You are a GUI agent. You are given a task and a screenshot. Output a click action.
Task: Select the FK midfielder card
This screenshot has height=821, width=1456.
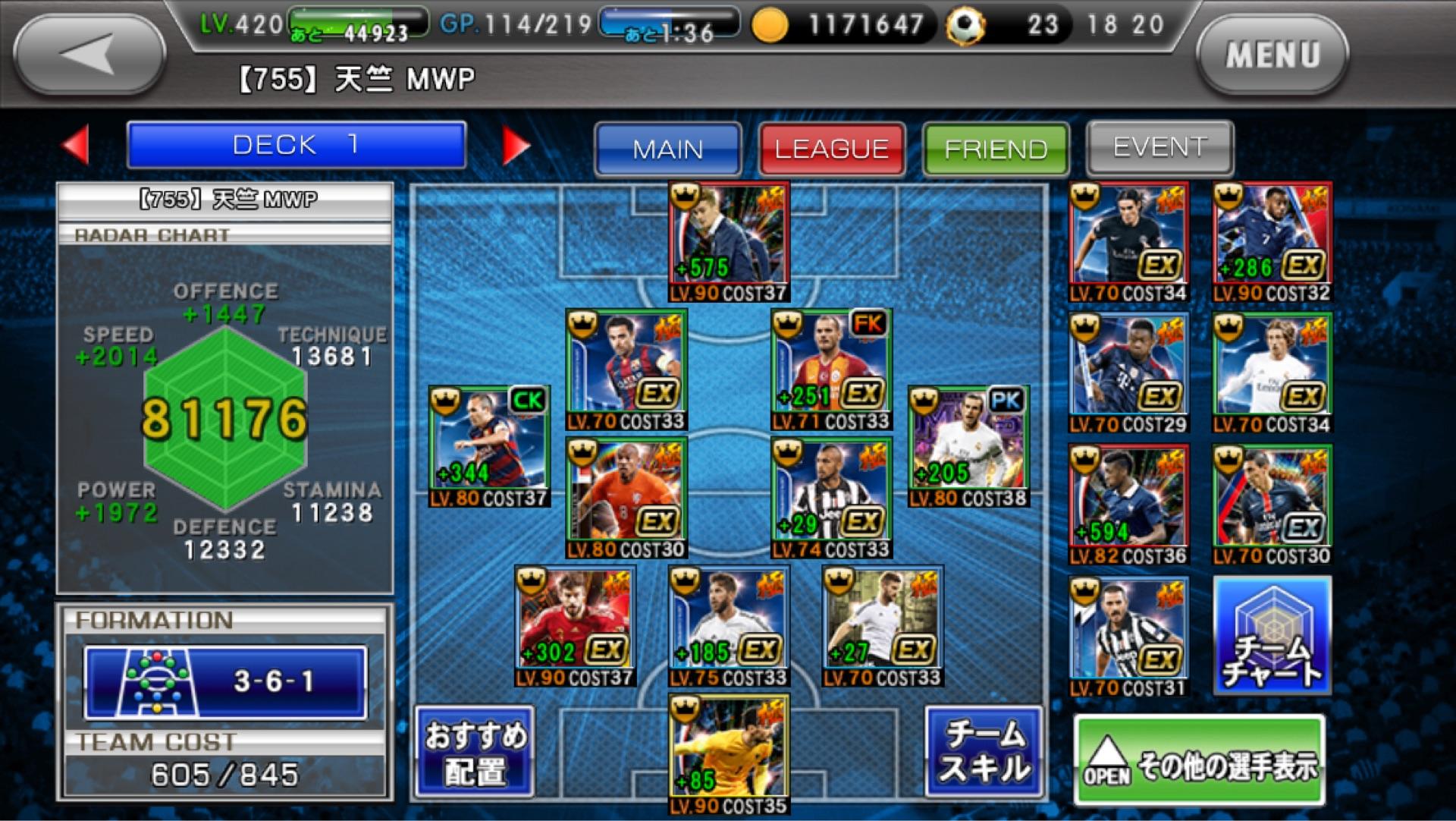831,370
